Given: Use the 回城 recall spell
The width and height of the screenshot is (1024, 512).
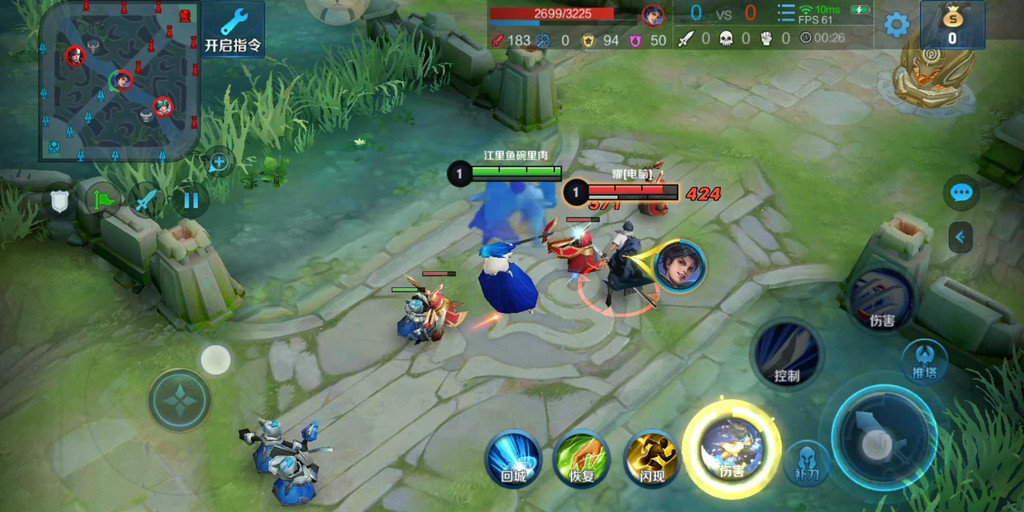Looking at the screenshot, I should pos(513,460).
